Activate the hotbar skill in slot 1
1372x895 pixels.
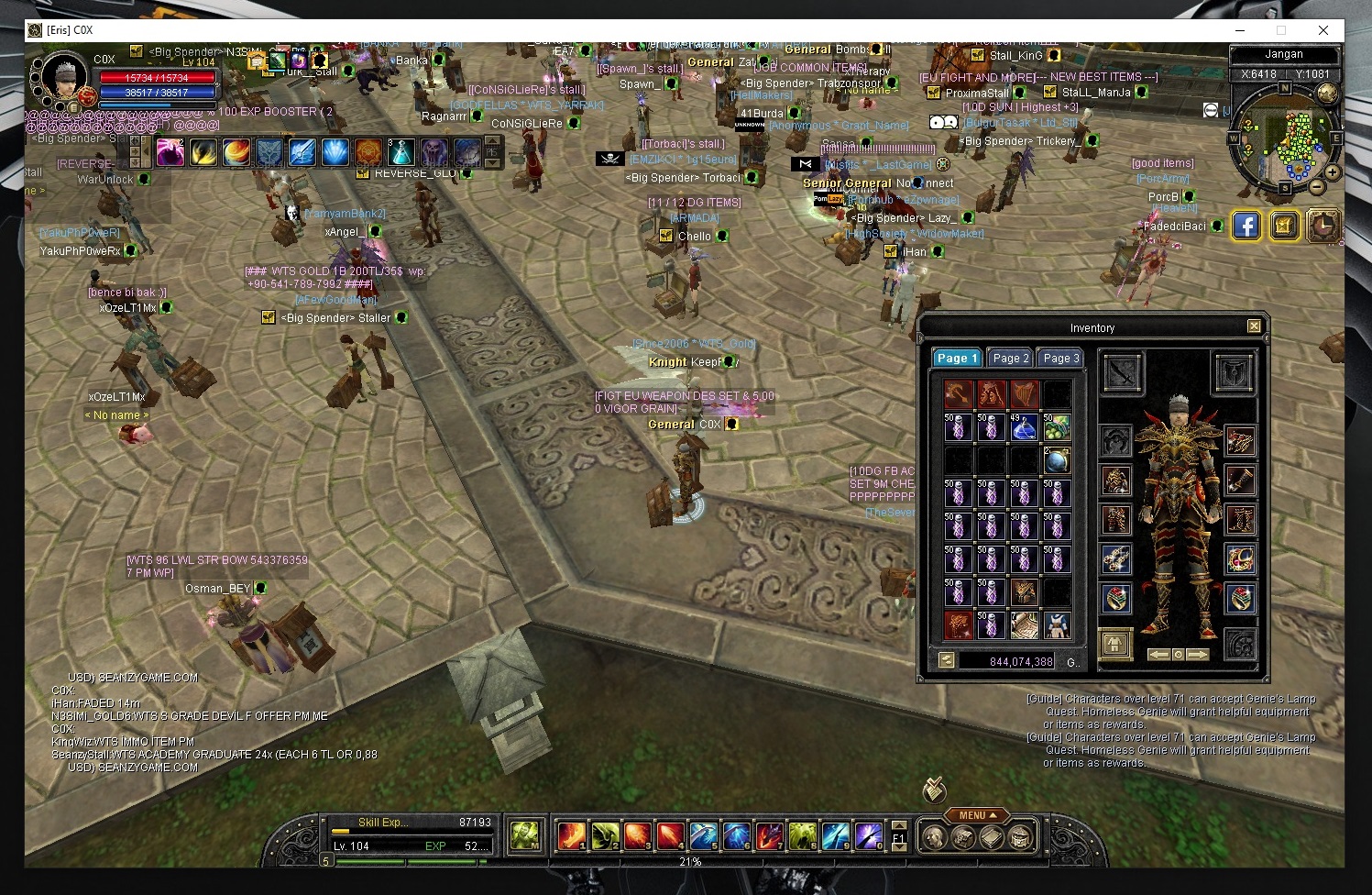571,835
